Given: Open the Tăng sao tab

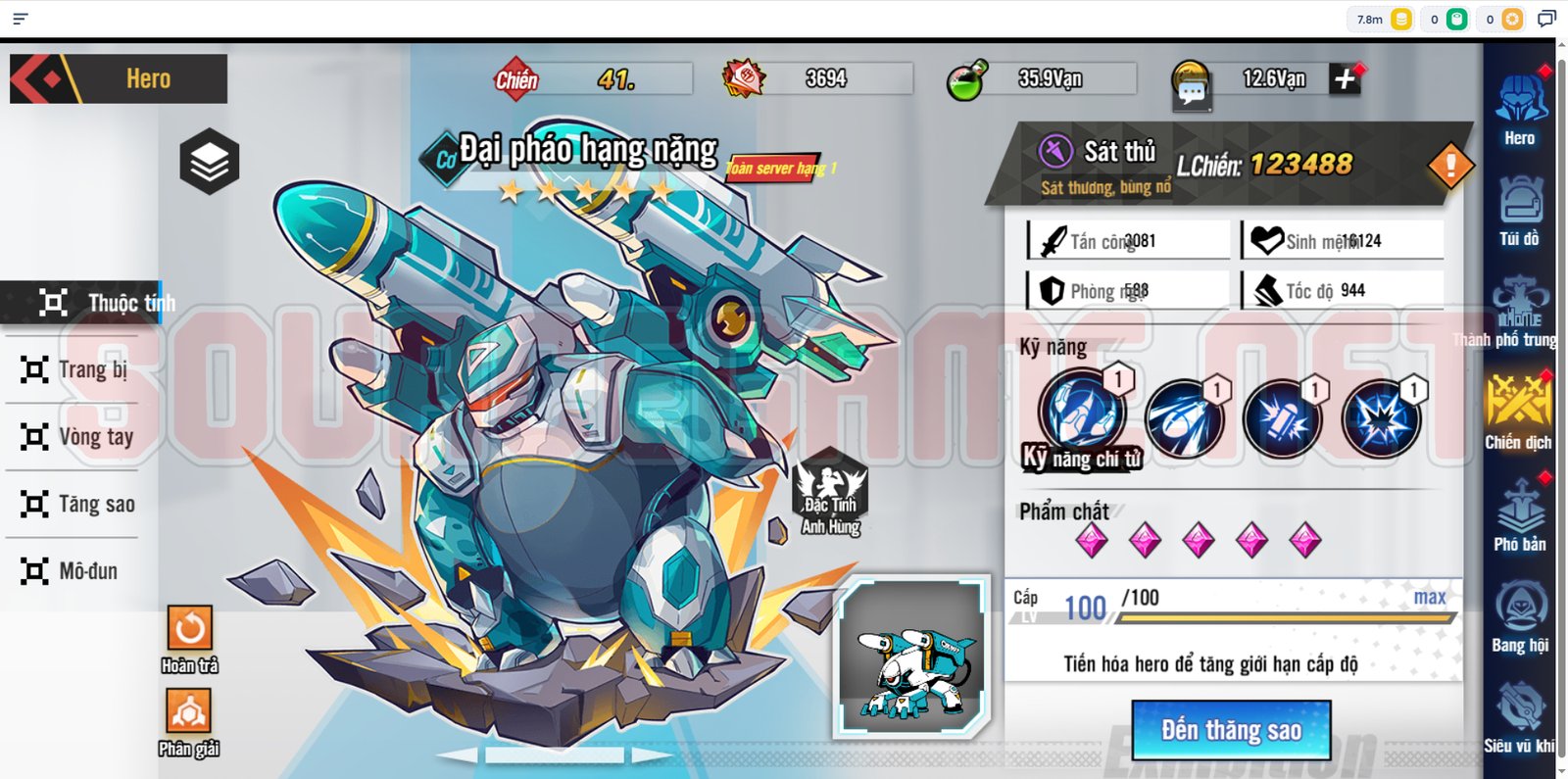Looking at the screenshot, I should pos(78,505).
